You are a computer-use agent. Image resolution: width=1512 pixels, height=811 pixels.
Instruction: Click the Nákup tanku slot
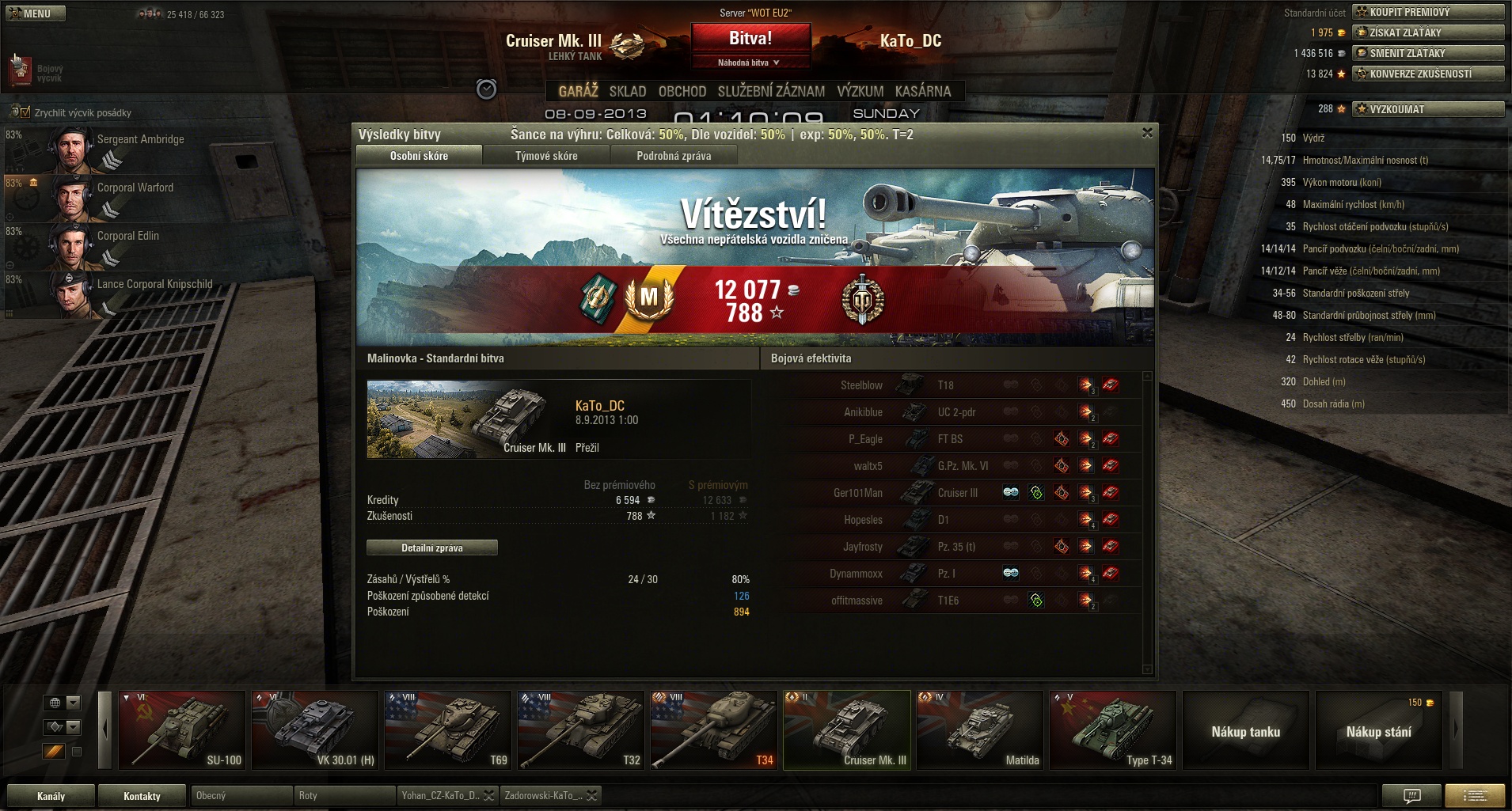(1246, 731)
